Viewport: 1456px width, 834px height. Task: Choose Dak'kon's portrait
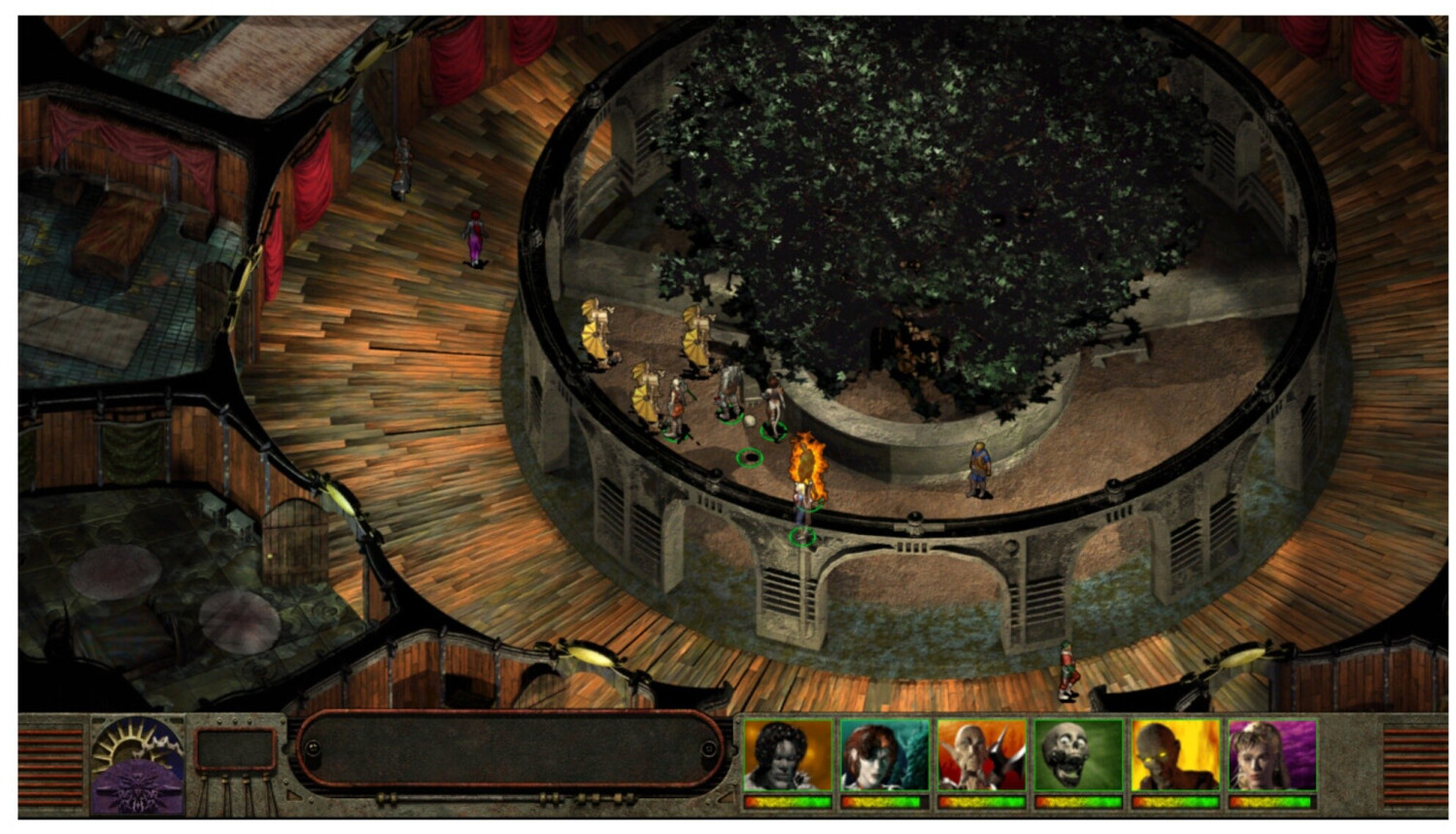tap(981, 755)
